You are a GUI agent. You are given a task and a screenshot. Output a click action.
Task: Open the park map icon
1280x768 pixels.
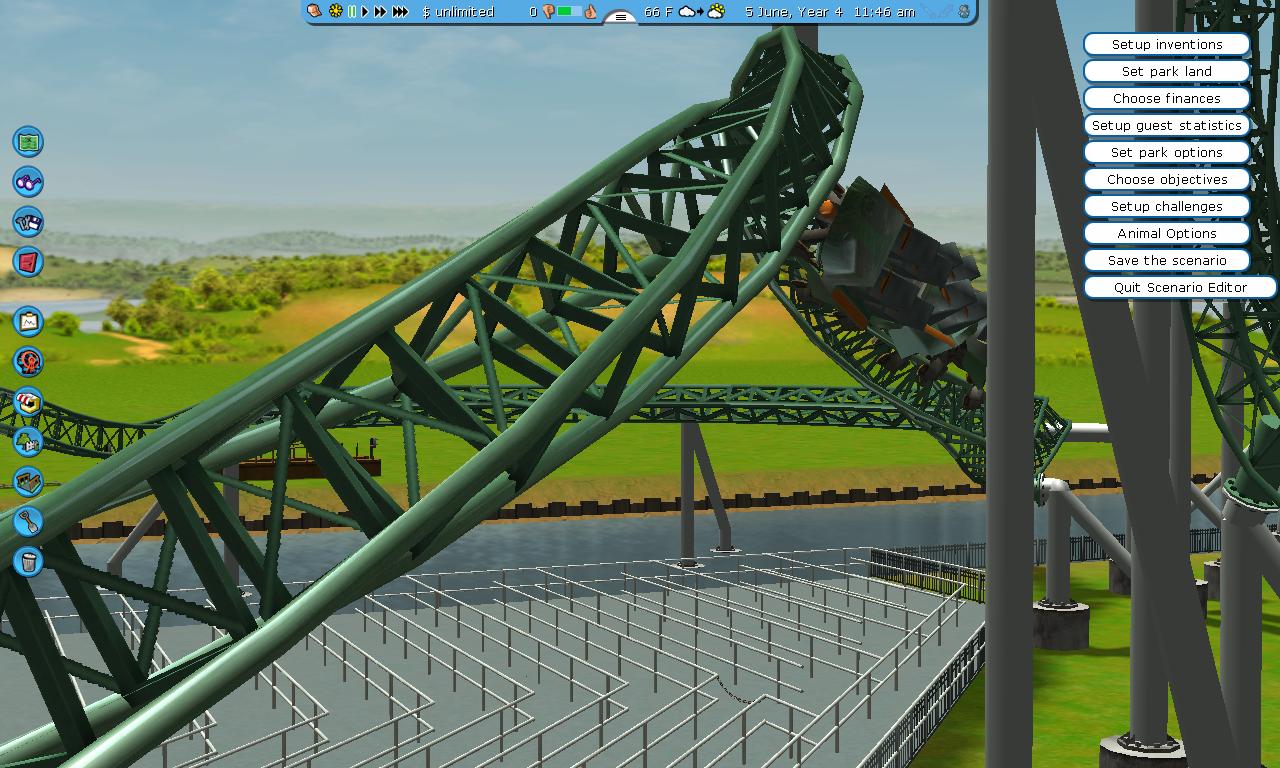(x=28, y=142)
